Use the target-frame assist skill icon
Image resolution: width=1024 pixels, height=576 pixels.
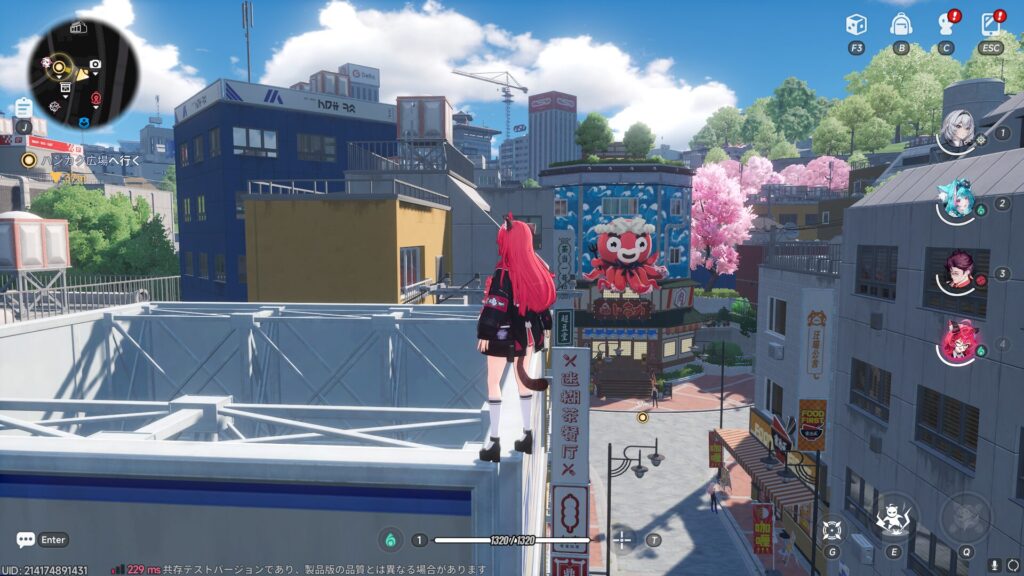[x=831, y=529]
